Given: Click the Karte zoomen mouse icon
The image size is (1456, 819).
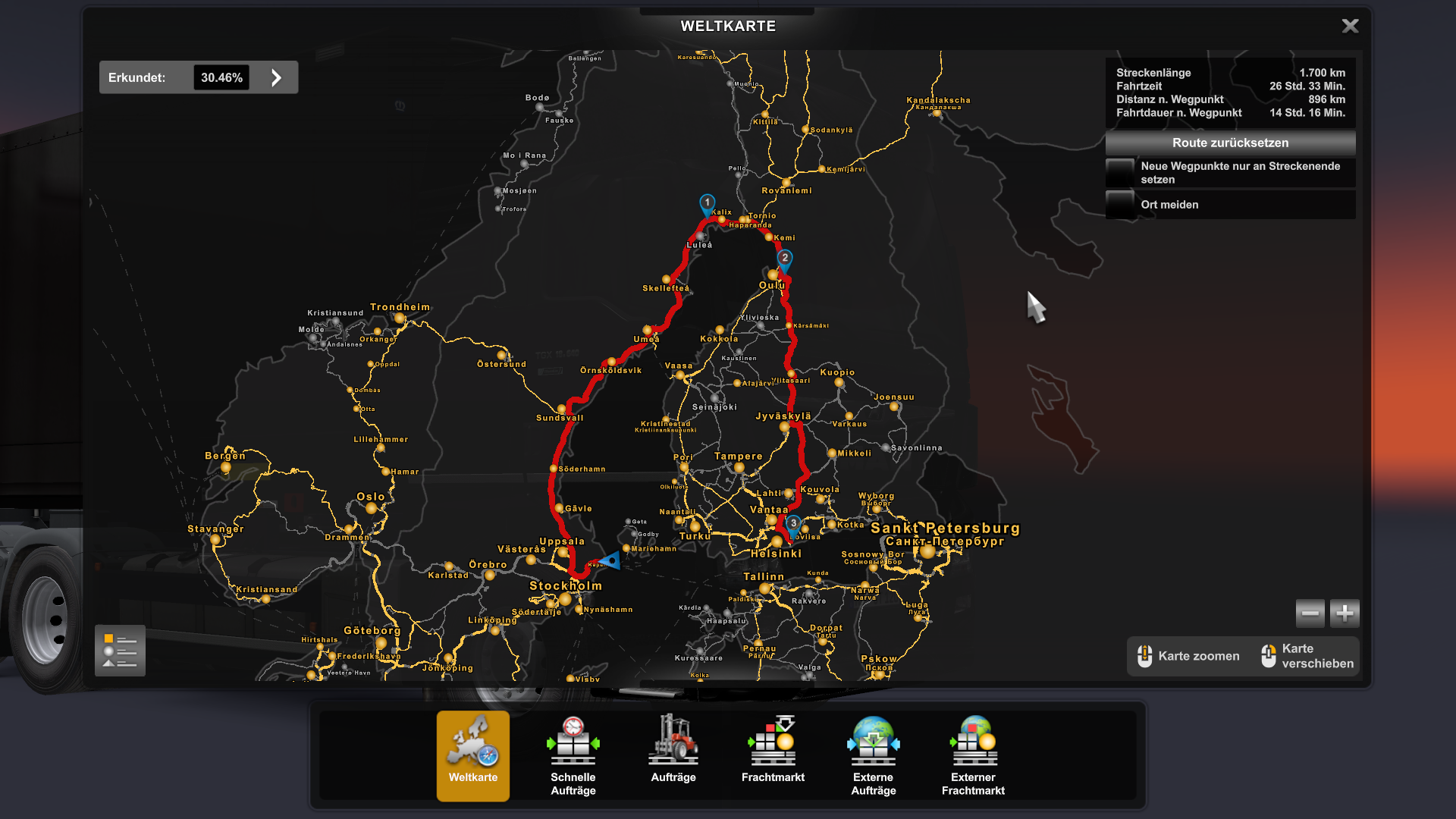Looking at the screenshot, I should coord(1144,655).
